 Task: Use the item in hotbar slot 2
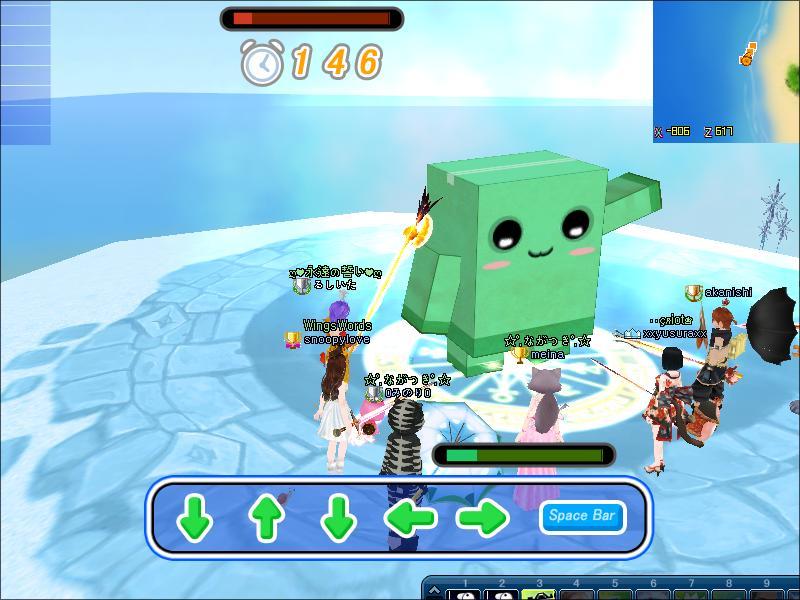coord(503,594)
